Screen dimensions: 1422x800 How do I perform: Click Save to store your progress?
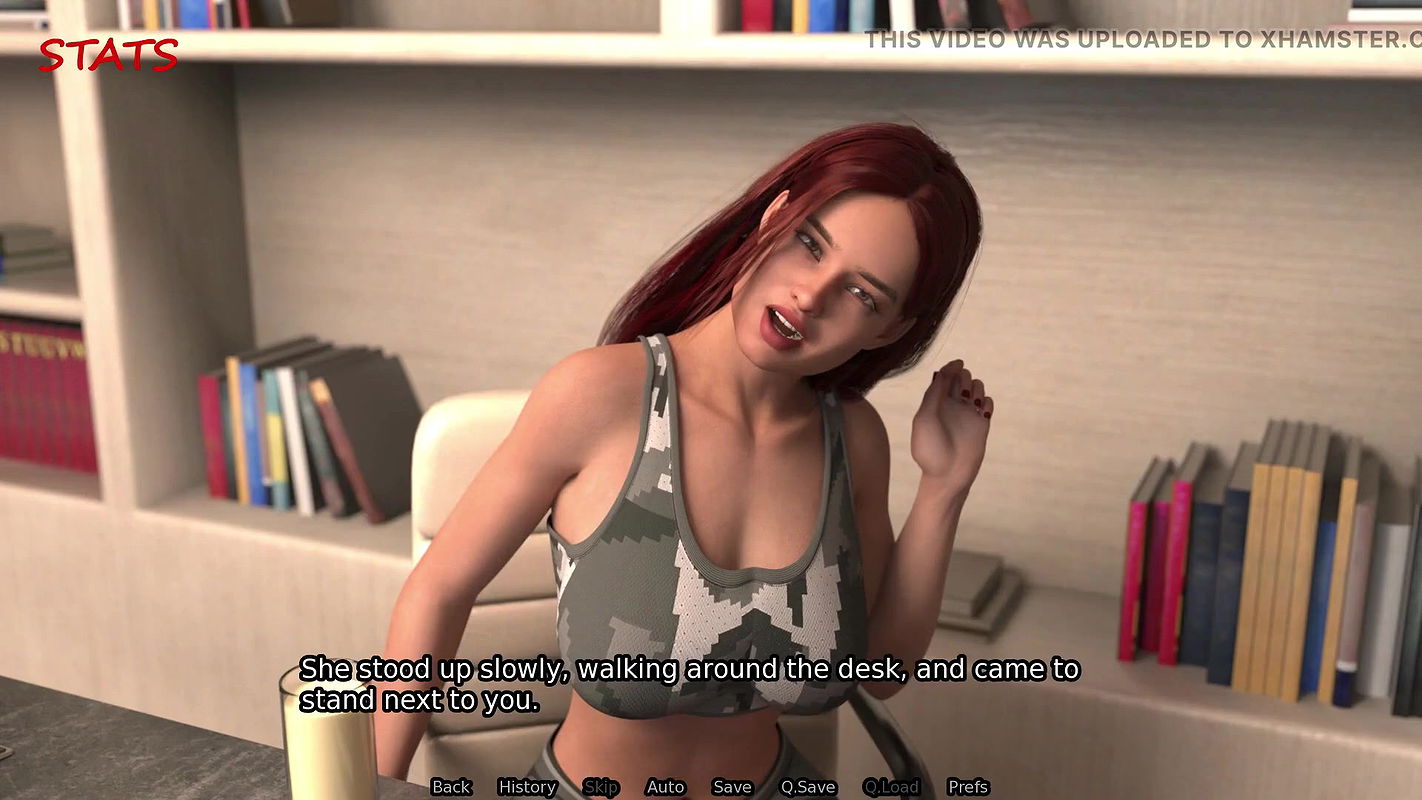(732, 787)
